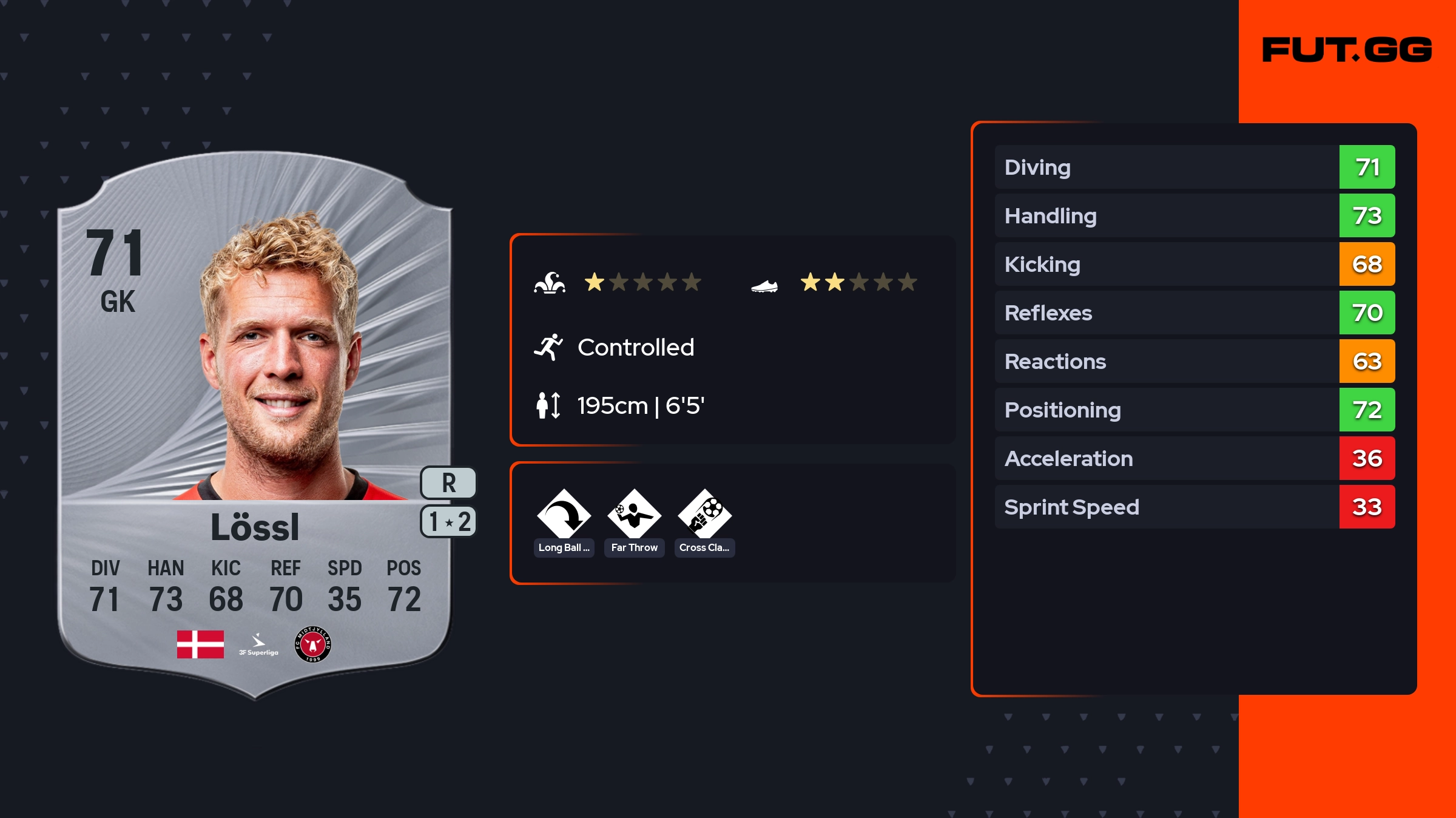Choose the Far Throw playstyle icon
The width and height of the screenshot is (1456, 818).
tap(634, 515)
